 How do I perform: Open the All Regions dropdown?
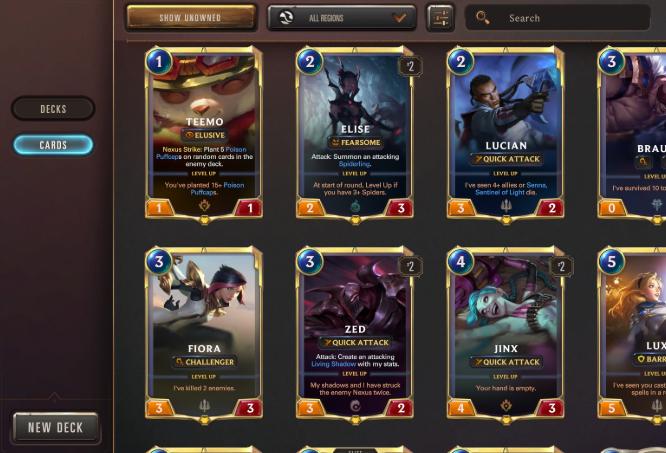(x=341, y=18)
